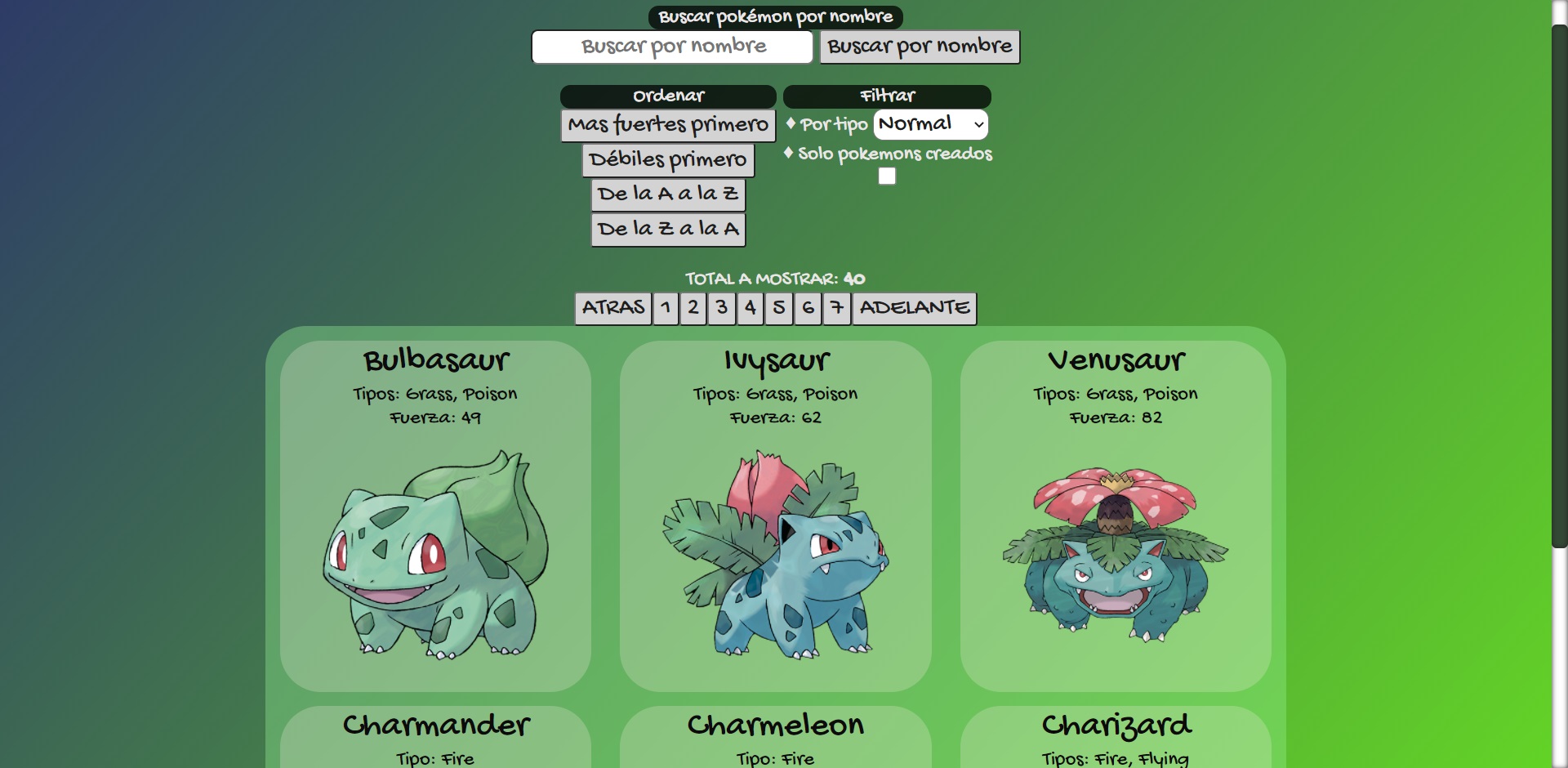The height and width of the screenshot is (768, 1568).
Task: Sort alphabetically with De la A a la Z
Action: pyautogui.click(x=667, y=194)
